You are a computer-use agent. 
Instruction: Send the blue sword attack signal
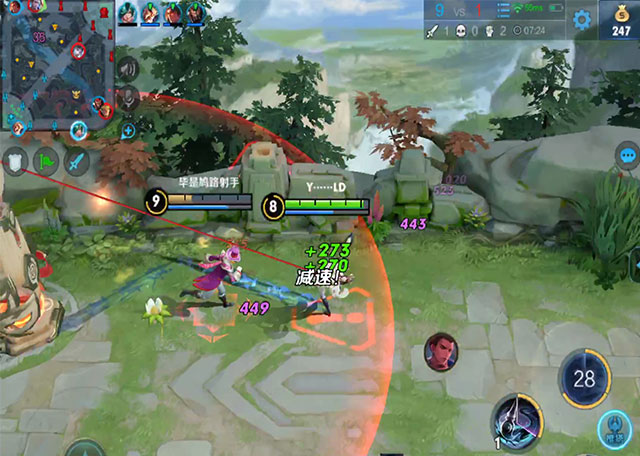point(77,160)
